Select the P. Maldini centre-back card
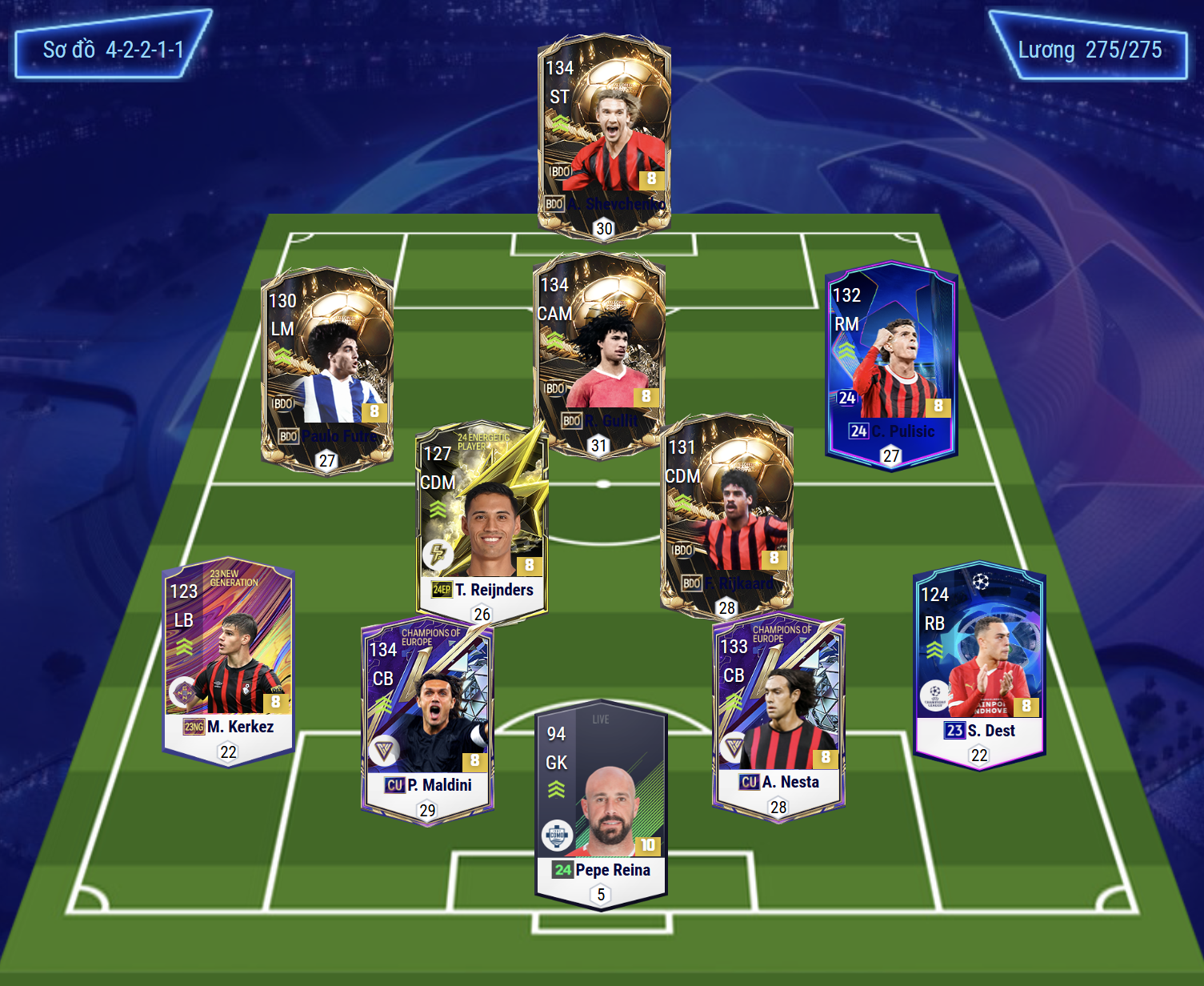 point(427,720)
